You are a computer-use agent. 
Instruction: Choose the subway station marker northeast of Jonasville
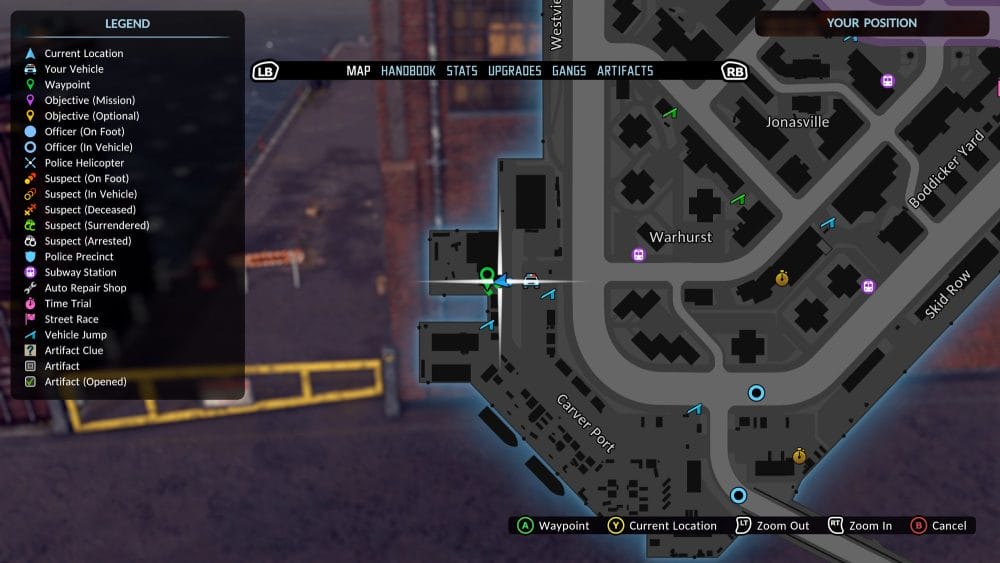coord(887,81)
